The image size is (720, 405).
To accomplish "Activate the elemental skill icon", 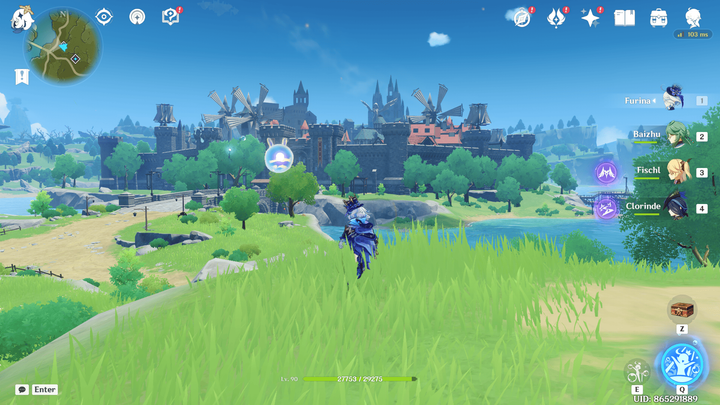I will [x=634, y=370].
